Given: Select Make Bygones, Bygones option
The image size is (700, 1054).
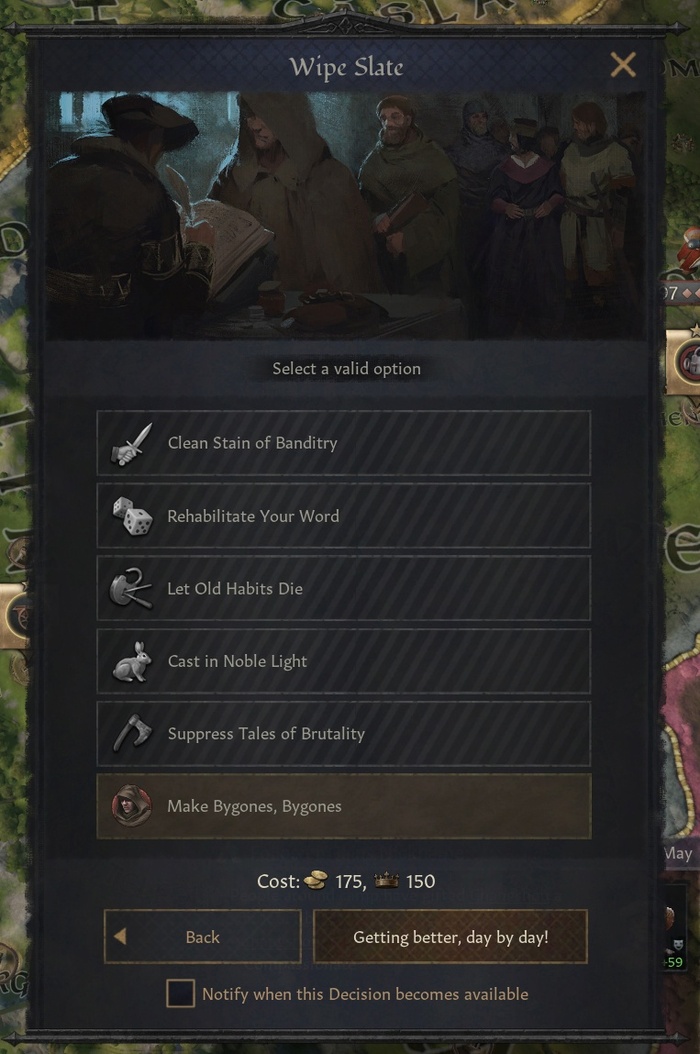Looking at the screenshot, I should 344,806.
